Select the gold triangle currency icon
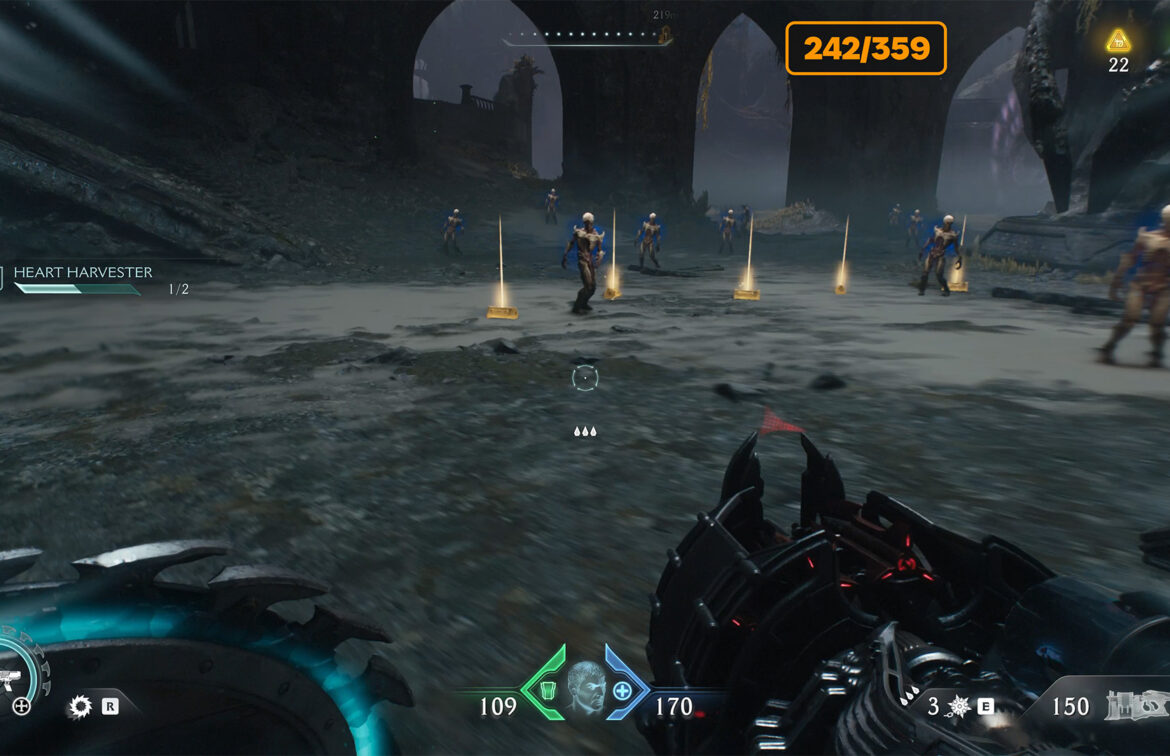Viewport: 1170px width, 756px height. tap(1118, 42)
